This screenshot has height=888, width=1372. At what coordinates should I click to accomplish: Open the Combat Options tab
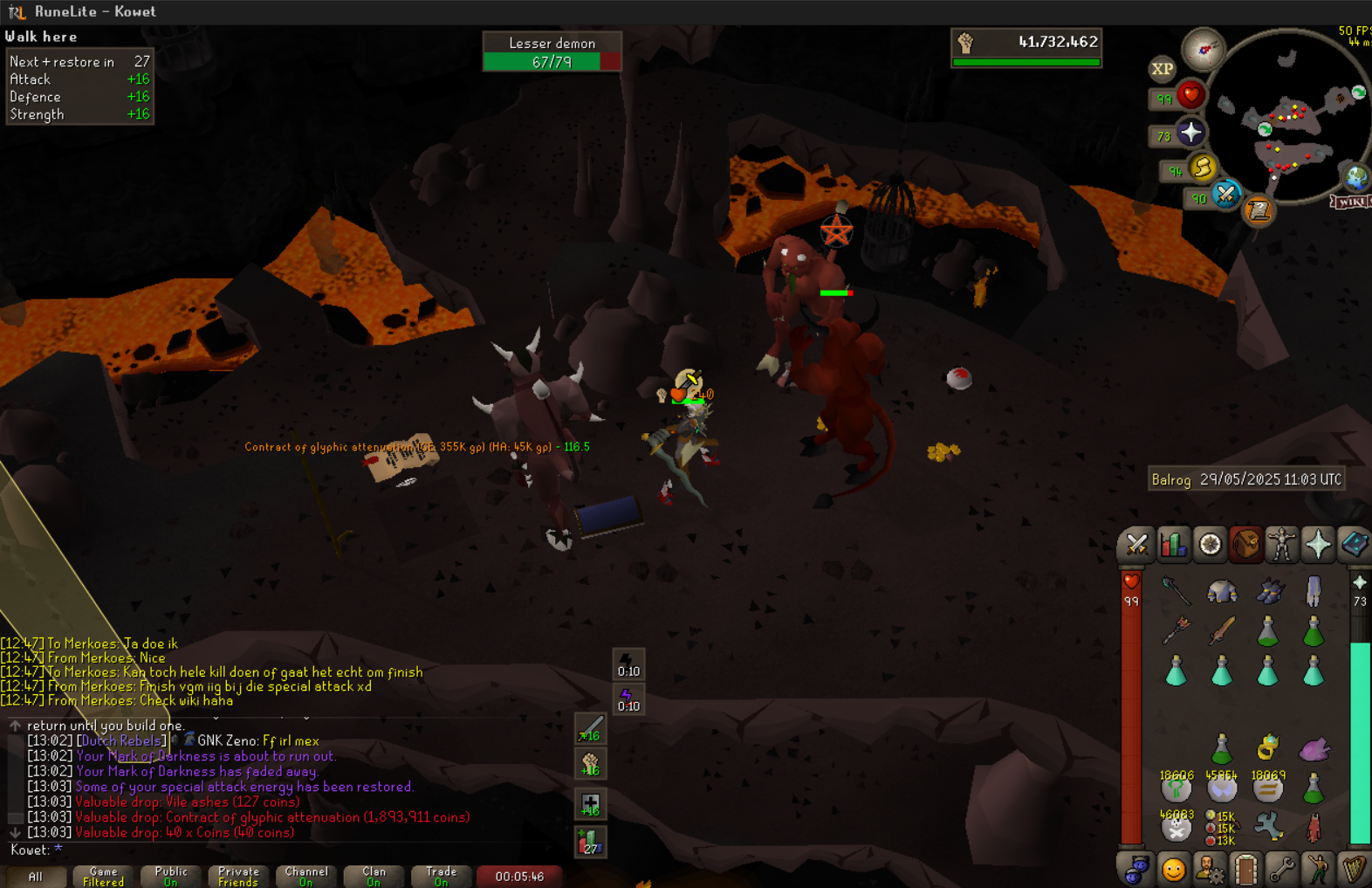pos(1136,545)
